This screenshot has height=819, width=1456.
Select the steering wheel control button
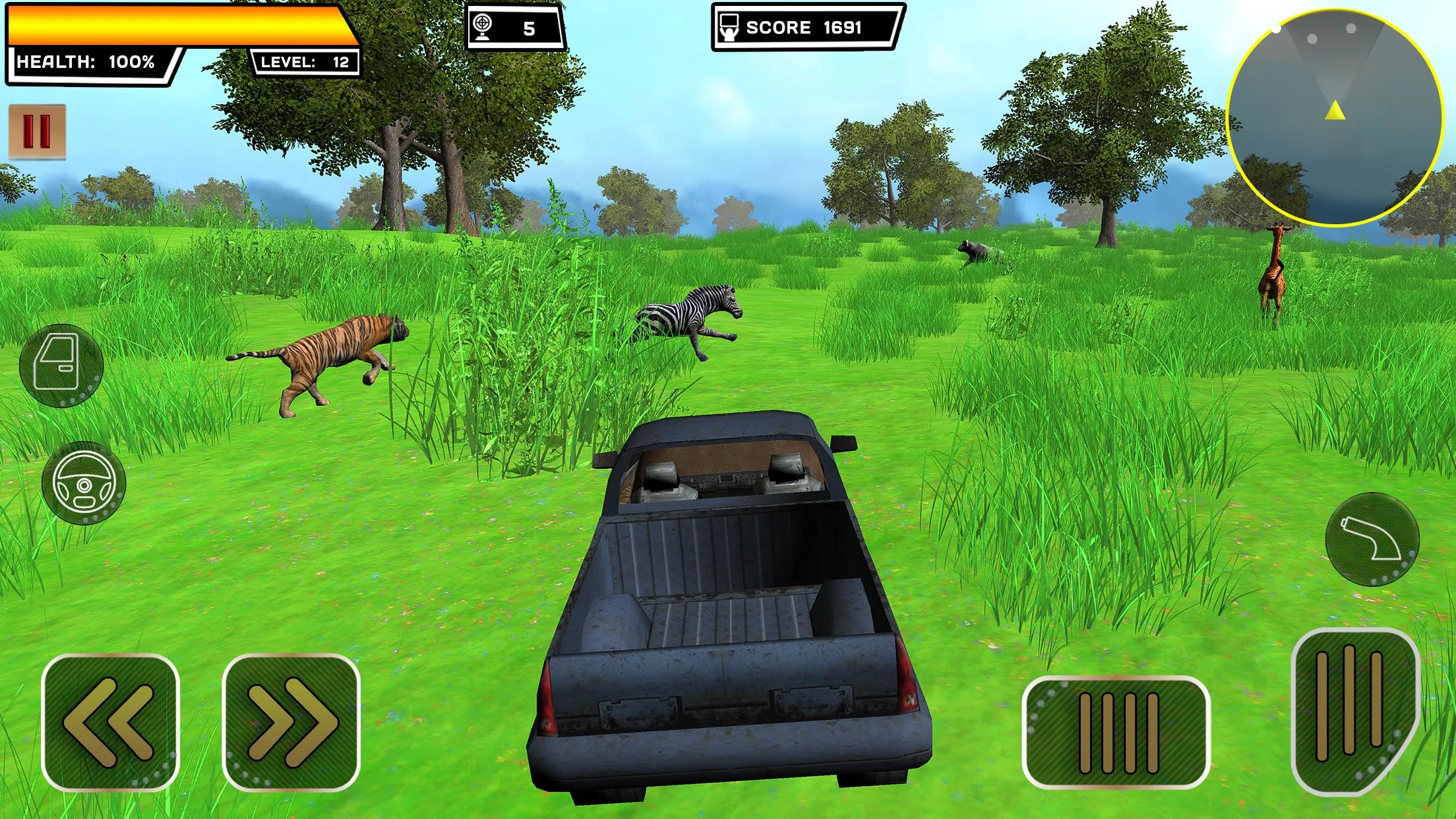(84, 483)
